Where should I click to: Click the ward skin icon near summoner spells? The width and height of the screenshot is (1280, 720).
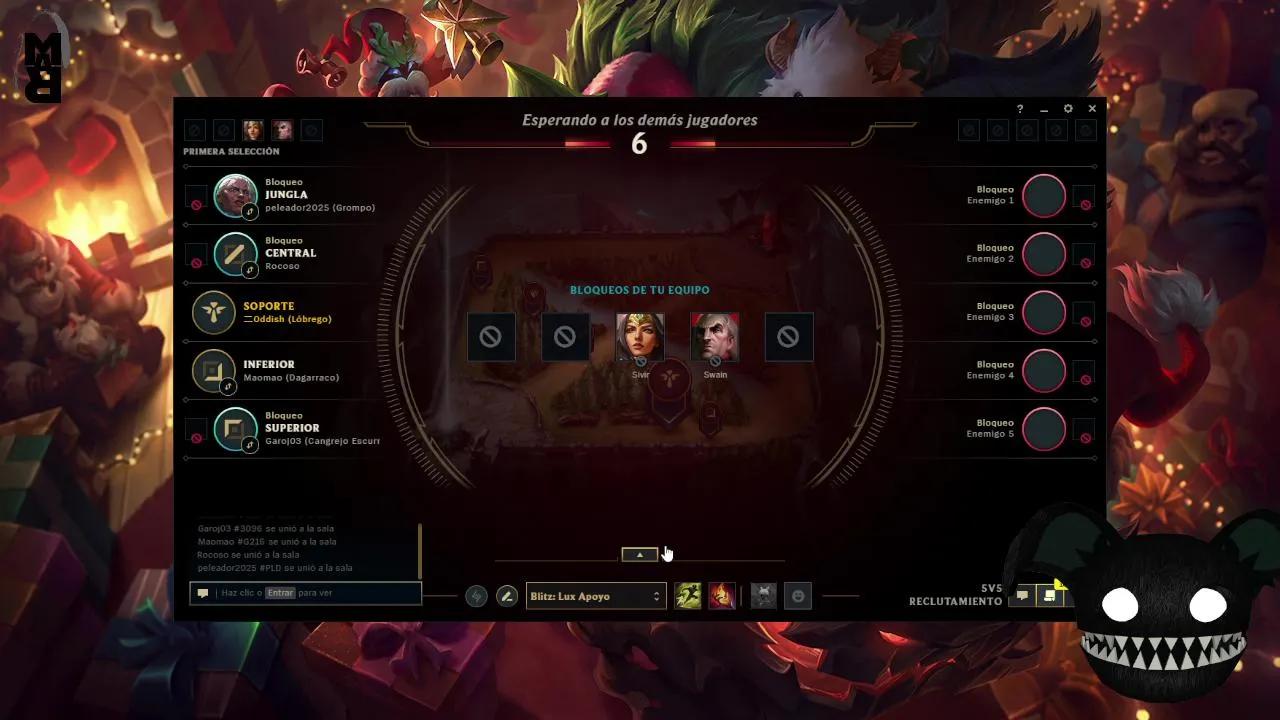click(x=765, y=595)
